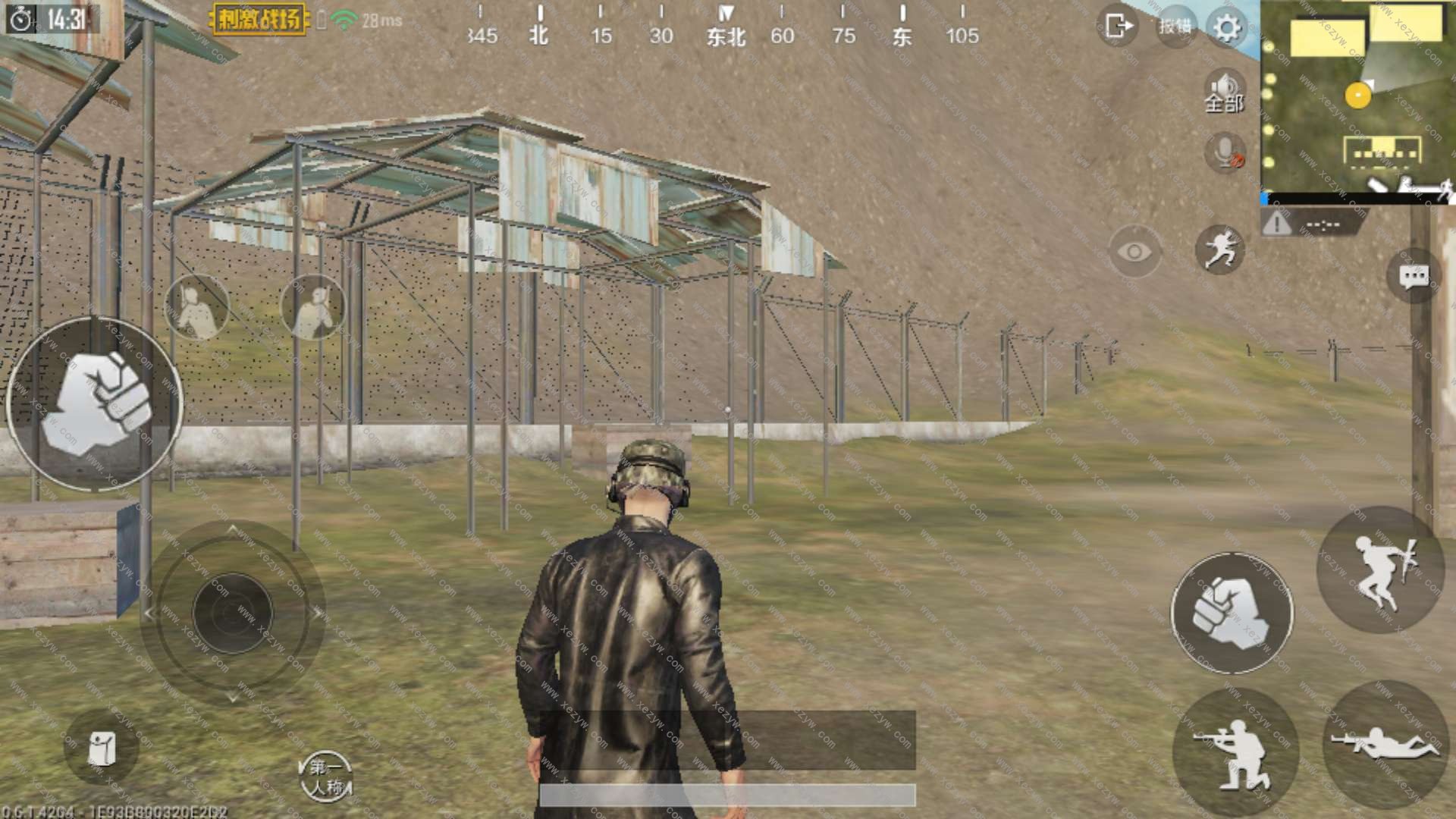The height and width of the screenshot is (819, 1456).
Task: Tap the jump button
Action: click(x=1380, y=570)
